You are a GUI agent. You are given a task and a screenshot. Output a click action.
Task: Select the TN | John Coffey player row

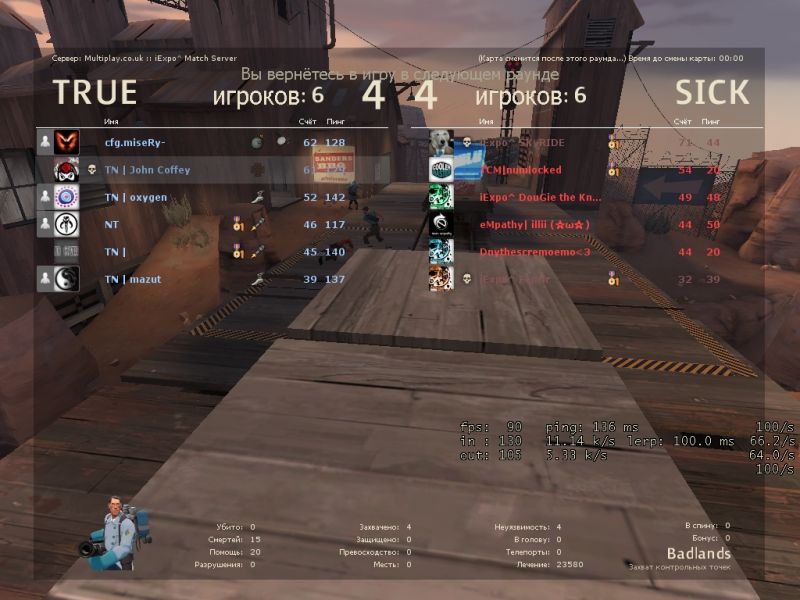pos(147,170)
